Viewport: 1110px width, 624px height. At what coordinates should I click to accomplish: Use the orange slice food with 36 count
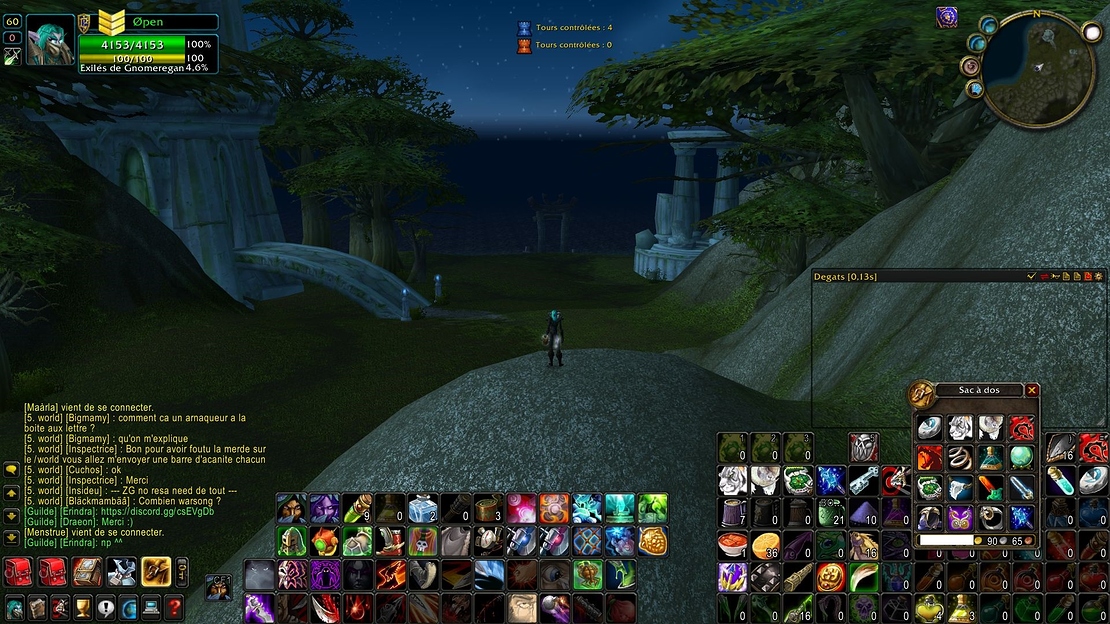click(765, 545)
